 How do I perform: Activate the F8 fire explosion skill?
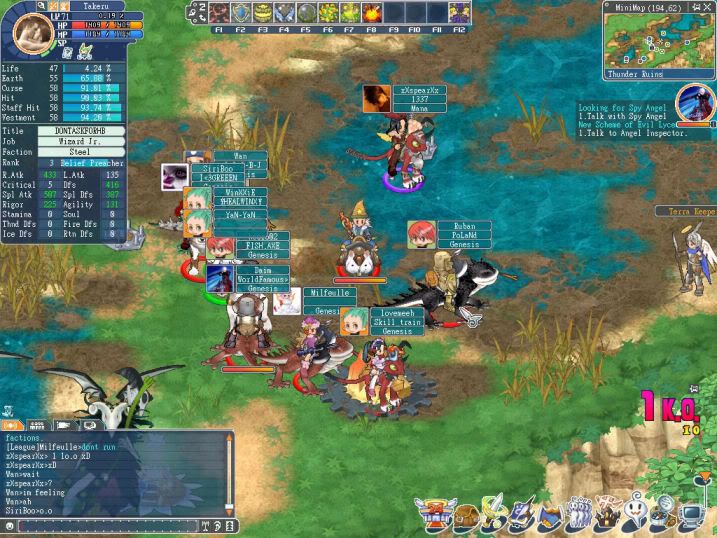tap(372, 13)
